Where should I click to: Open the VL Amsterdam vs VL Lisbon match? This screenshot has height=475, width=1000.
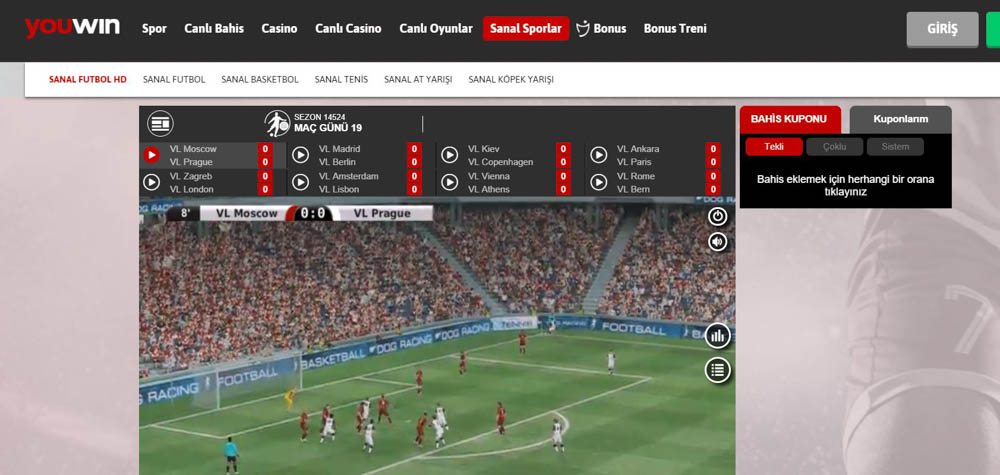coord(301,182)
